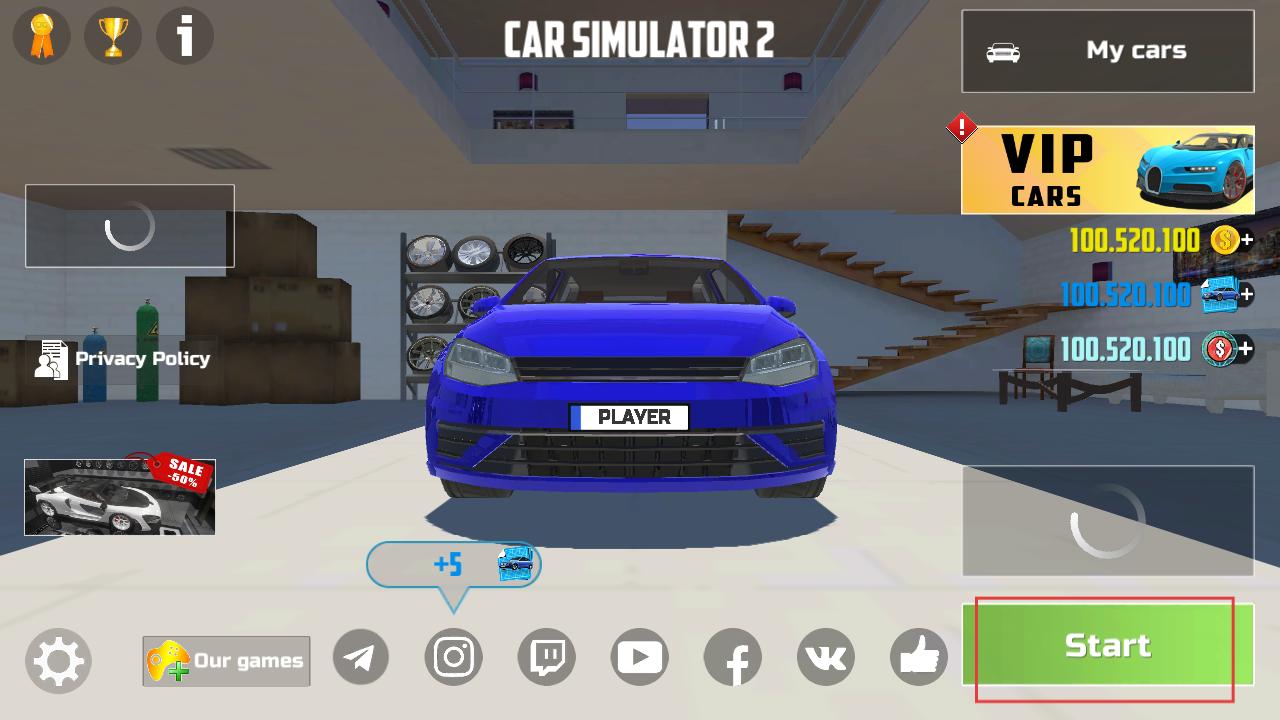Viewport: 1280px width, 720px height.
Task: Open the YouTube channel
Action: [640, 657]
